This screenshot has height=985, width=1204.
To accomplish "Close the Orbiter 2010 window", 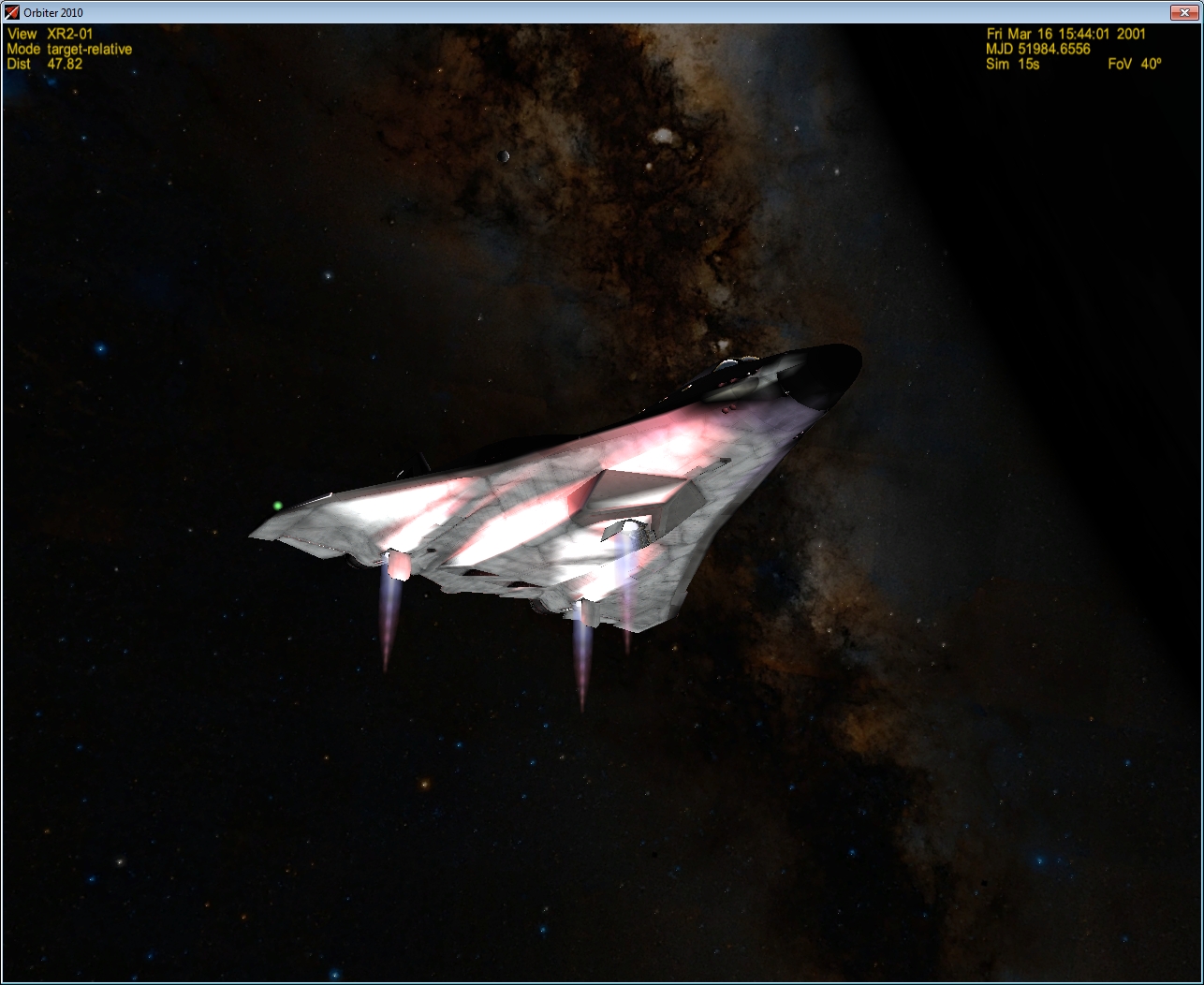I will click(x=1184, y=12).
